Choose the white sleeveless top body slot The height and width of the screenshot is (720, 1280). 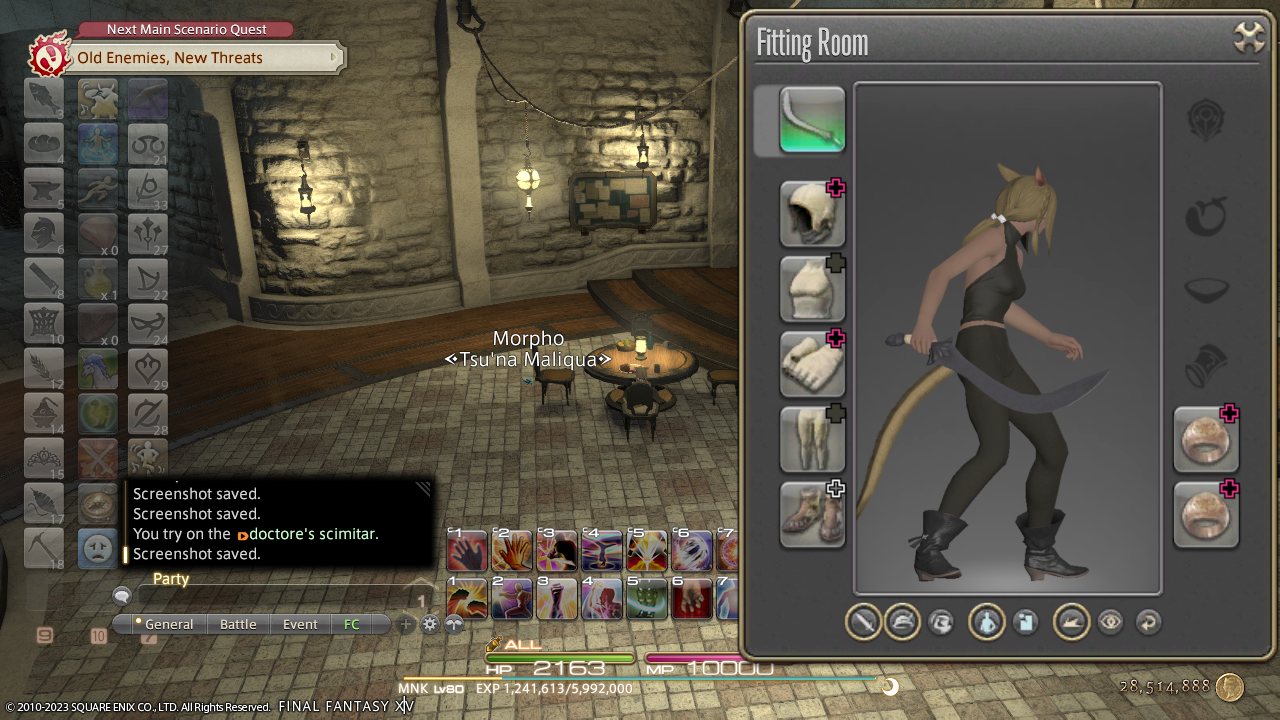812,289
